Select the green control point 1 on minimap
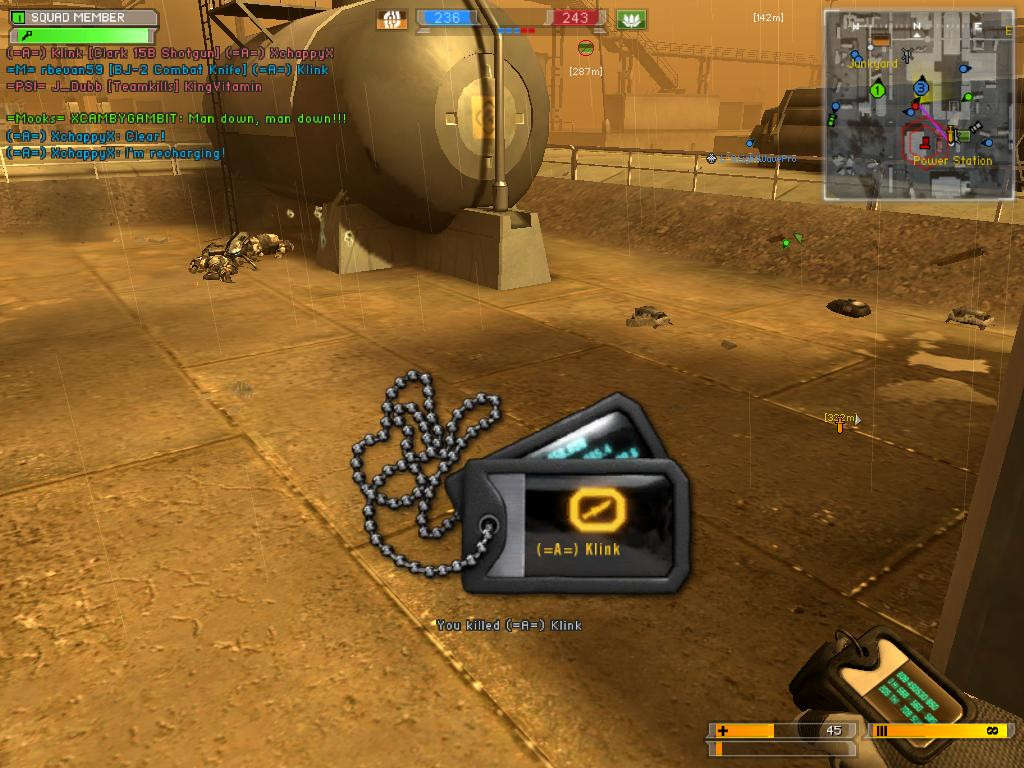Viewport: 1024px width, 768px height. (x=877, y=91)
